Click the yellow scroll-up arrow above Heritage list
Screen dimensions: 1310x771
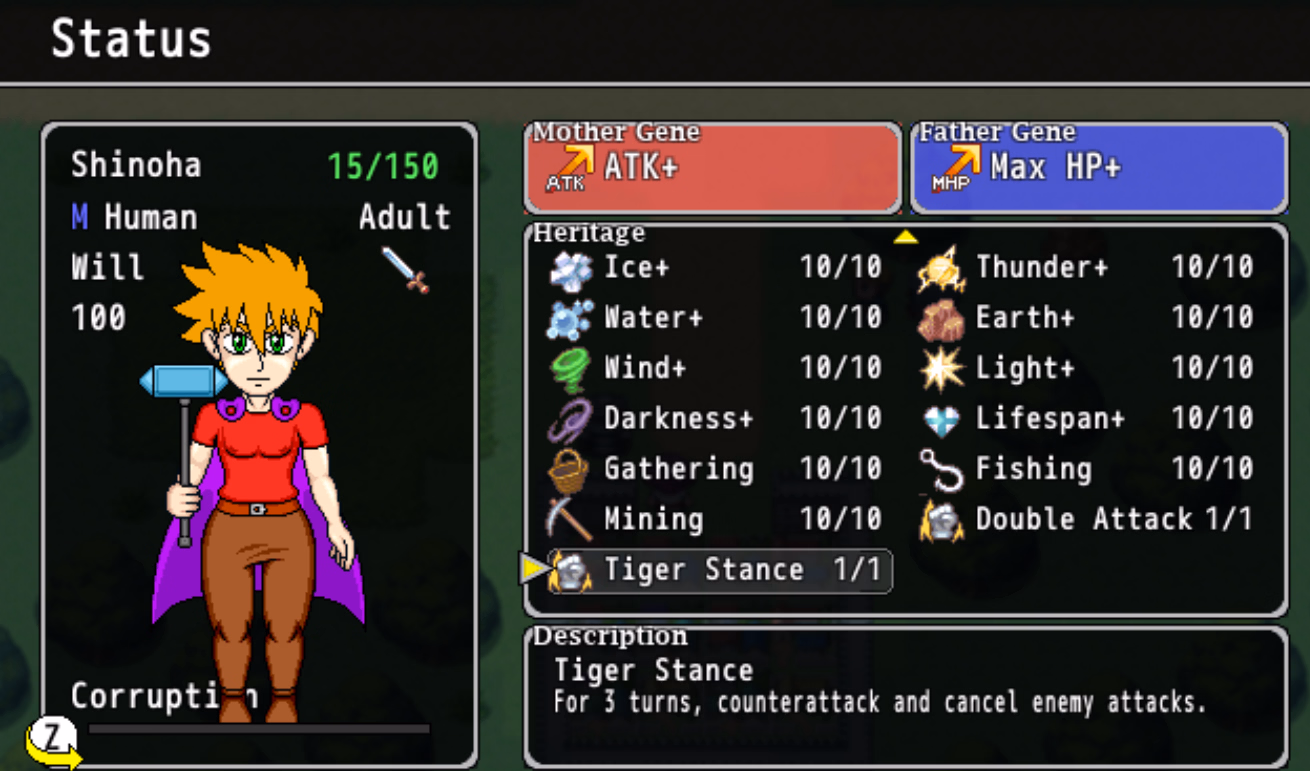point(905,237)
